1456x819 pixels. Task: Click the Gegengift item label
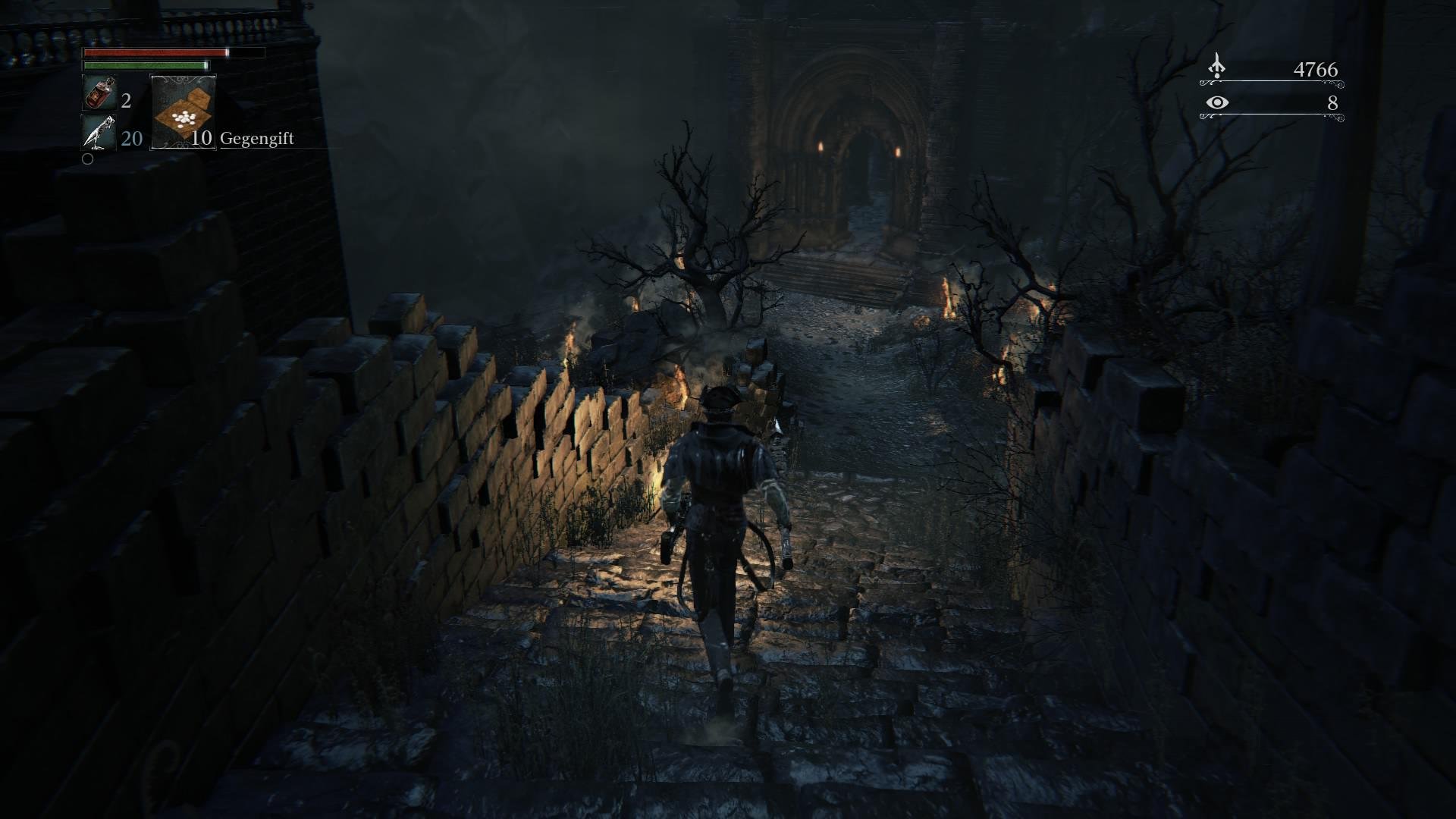tap(257, 140)
